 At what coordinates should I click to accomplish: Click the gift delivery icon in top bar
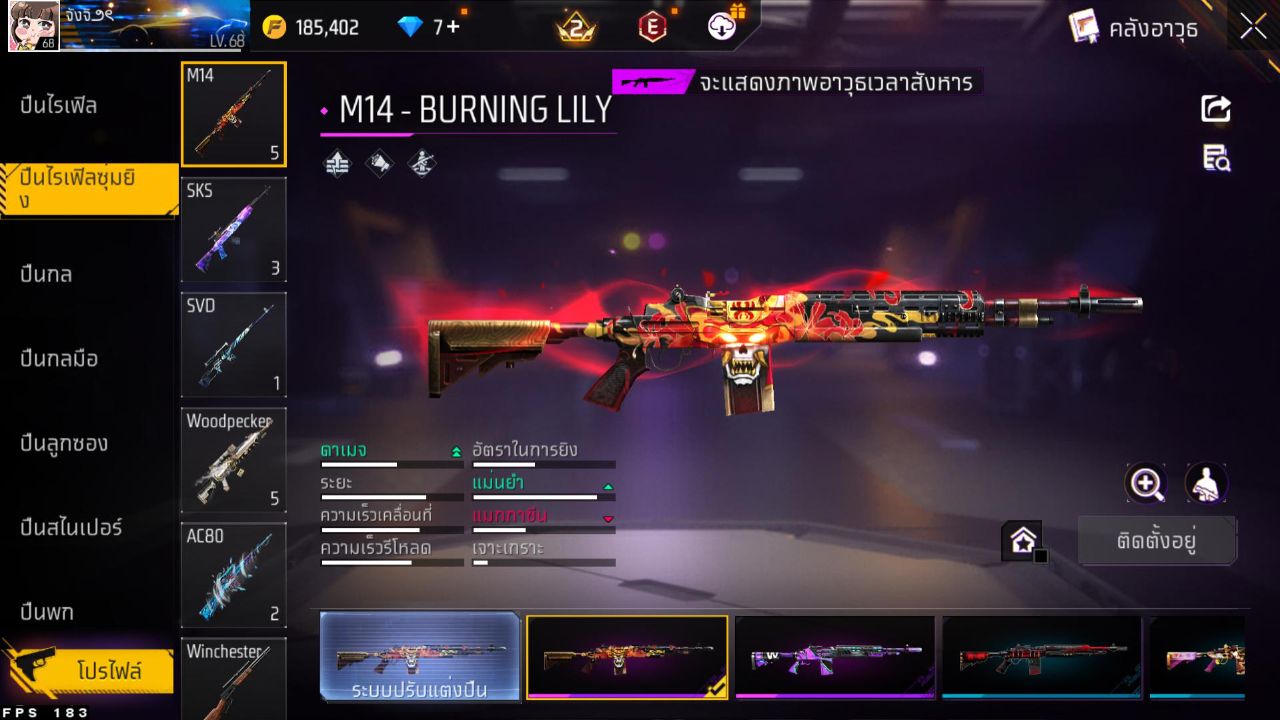click(722, 27)
